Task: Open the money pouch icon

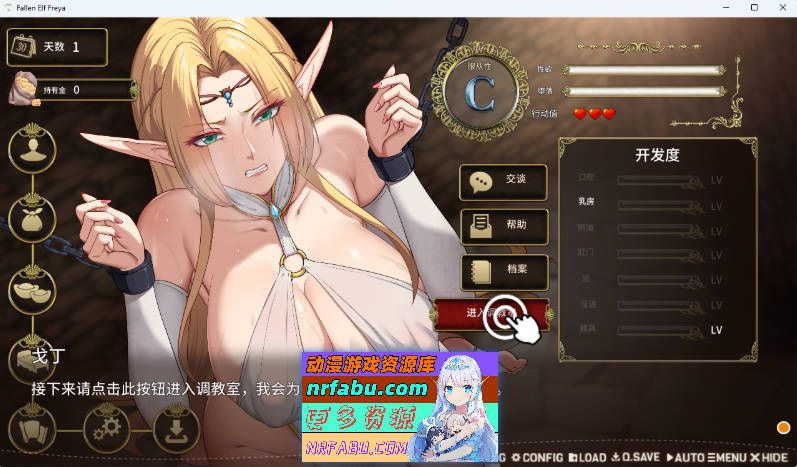Action: tap(32, 219)
